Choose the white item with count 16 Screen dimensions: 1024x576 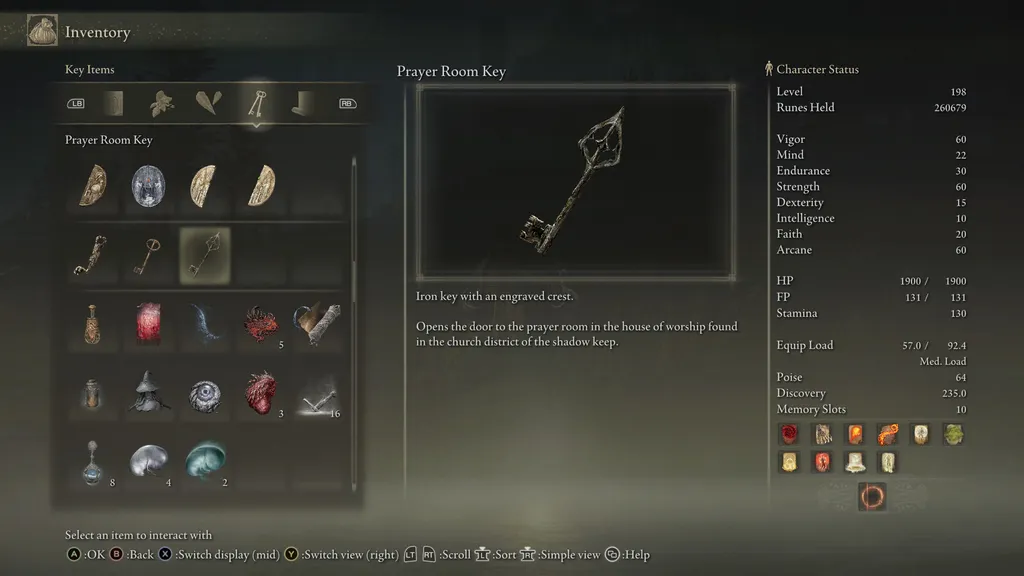pyautogui.click(x=317, y=393)
